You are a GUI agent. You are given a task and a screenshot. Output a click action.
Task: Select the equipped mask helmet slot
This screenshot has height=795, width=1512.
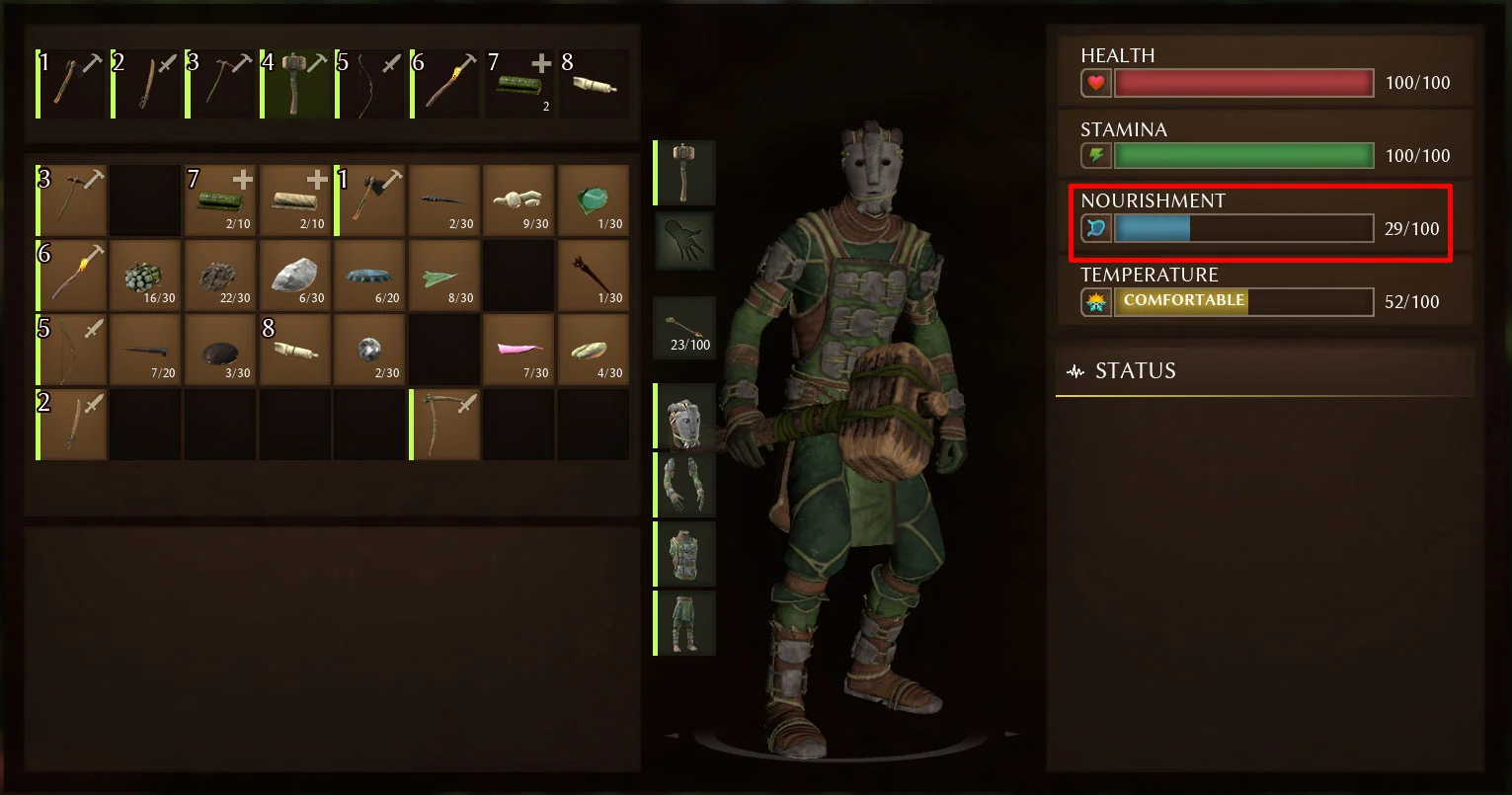click(x=684, y=416)
